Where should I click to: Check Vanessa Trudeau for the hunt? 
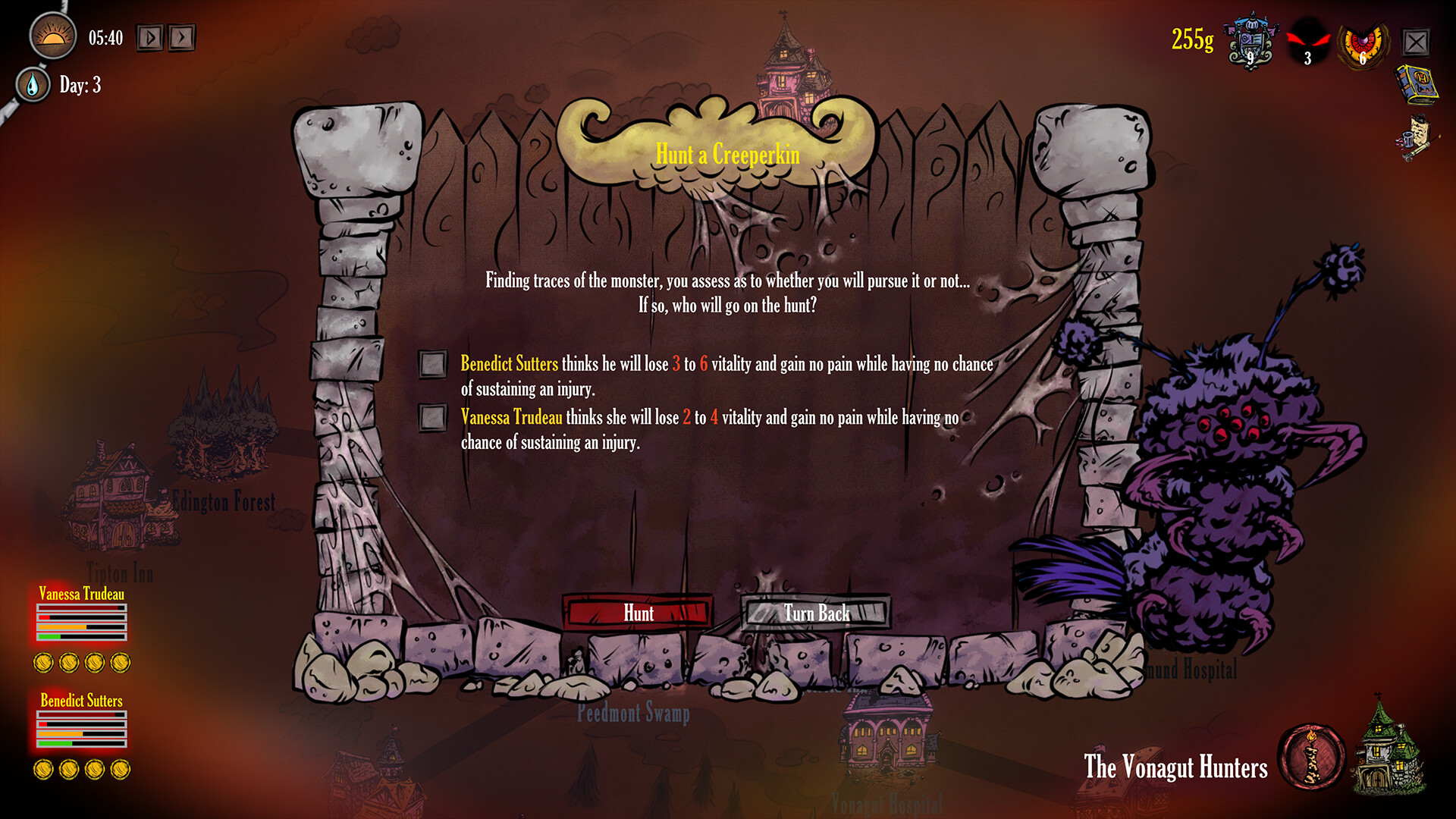[431, 418]
